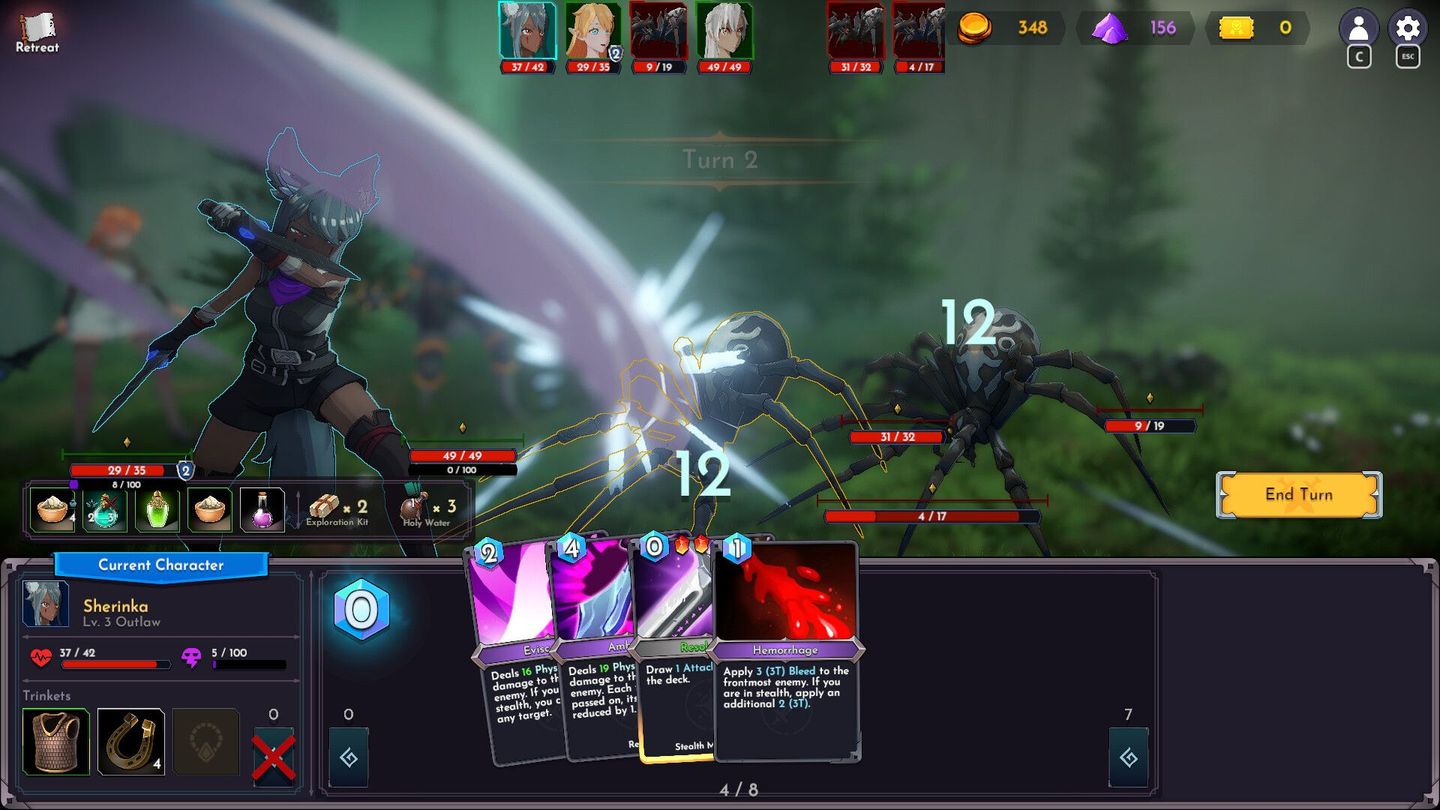This screenshot has height=810, width=1440.
Task: Open the character sheet icon
Action: click(1358, 28)
